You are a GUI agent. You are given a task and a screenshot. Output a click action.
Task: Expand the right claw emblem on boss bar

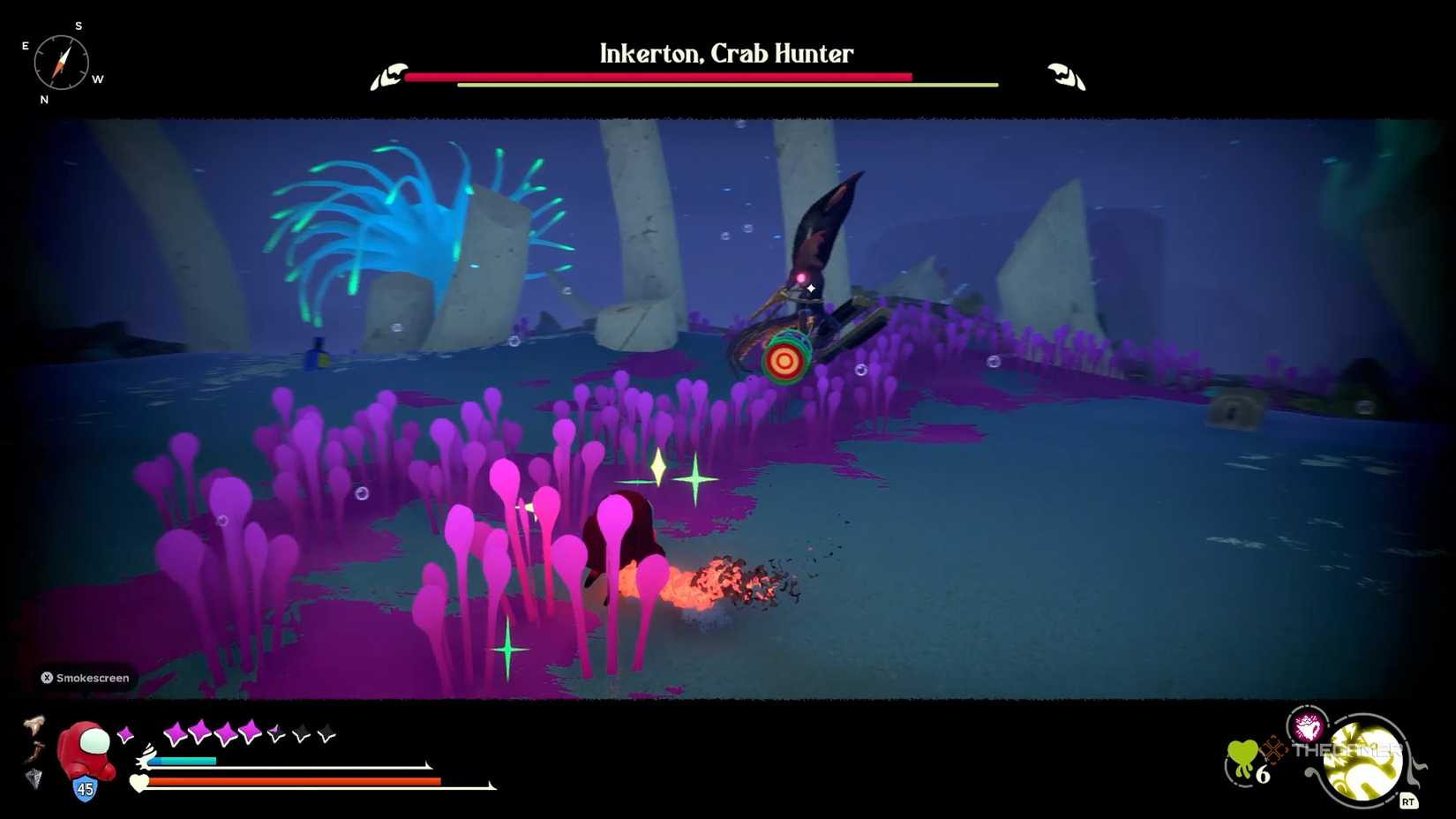tap(1063, 75)
